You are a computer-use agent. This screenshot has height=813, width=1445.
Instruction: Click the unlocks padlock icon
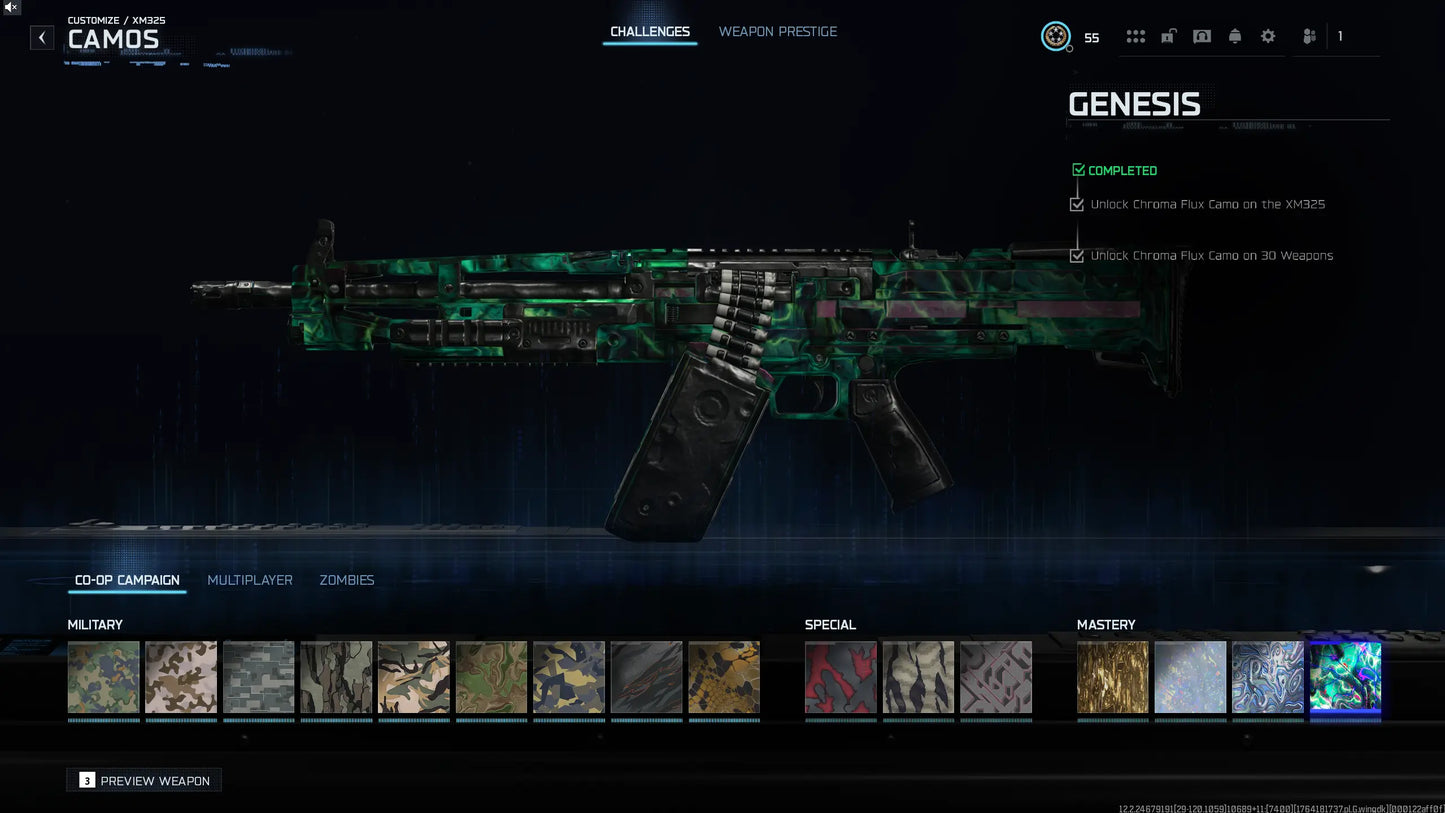(x=1168, y=36)
